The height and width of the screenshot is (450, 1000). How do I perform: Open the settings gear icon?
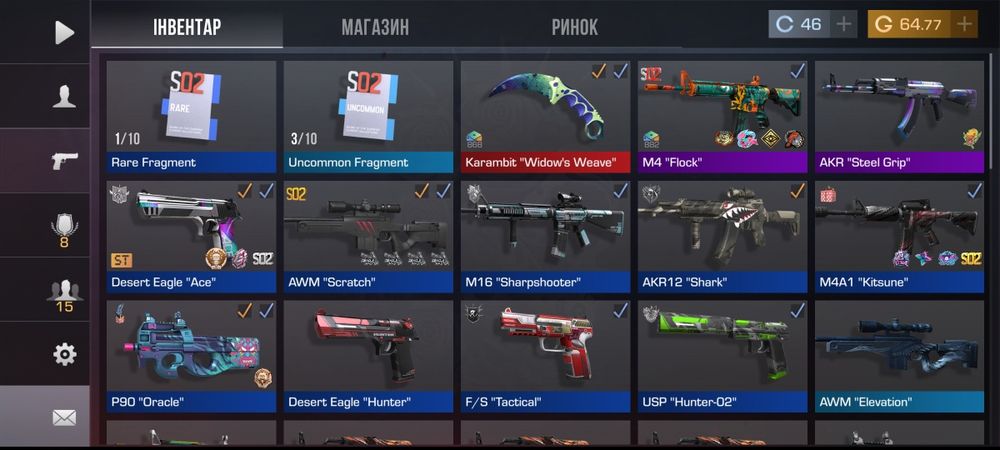(64, 354)
